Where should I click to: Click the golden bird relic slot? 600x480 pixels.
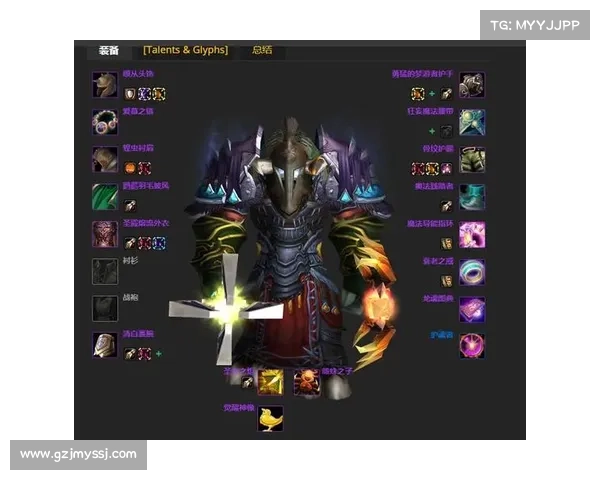[271, 418]
